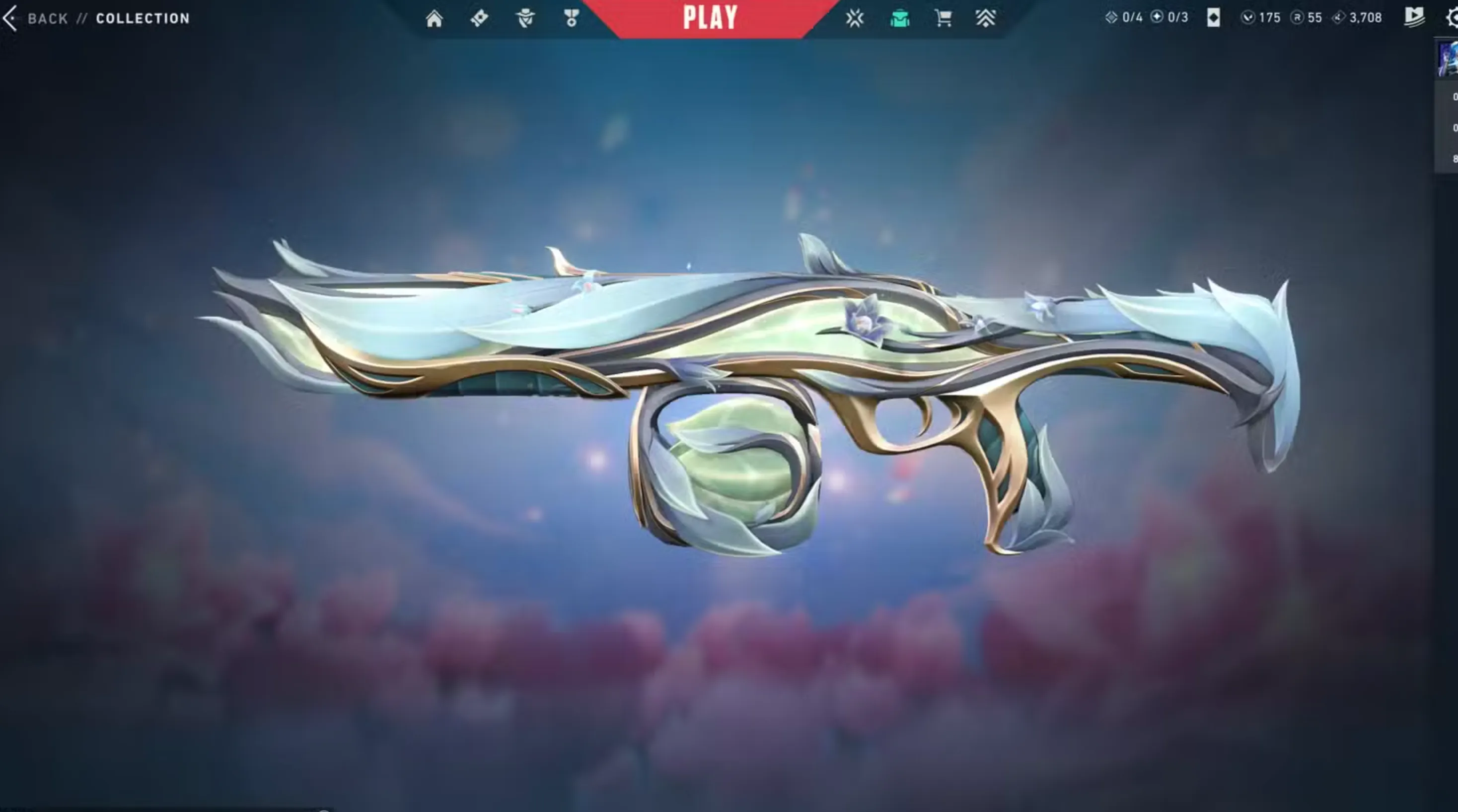Viewport: 1458px width, 812px height.
Task: Hit the red PLAY button
Action: 710,18
